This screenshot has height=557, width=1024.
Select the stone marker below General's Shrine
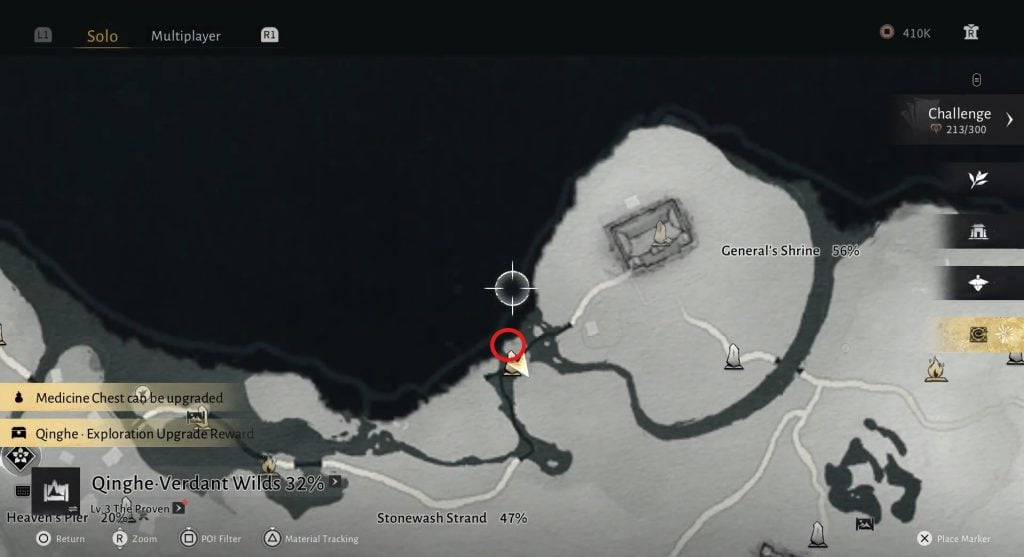point(734,356)
